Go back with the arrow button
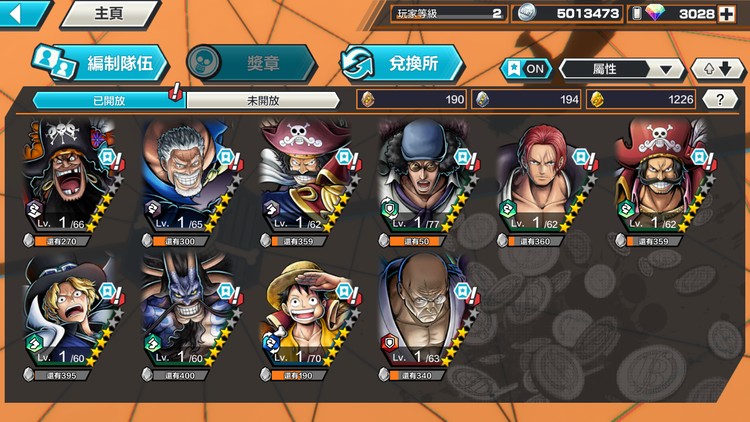Viewport: 750px width, 422px height. (24, 14)
